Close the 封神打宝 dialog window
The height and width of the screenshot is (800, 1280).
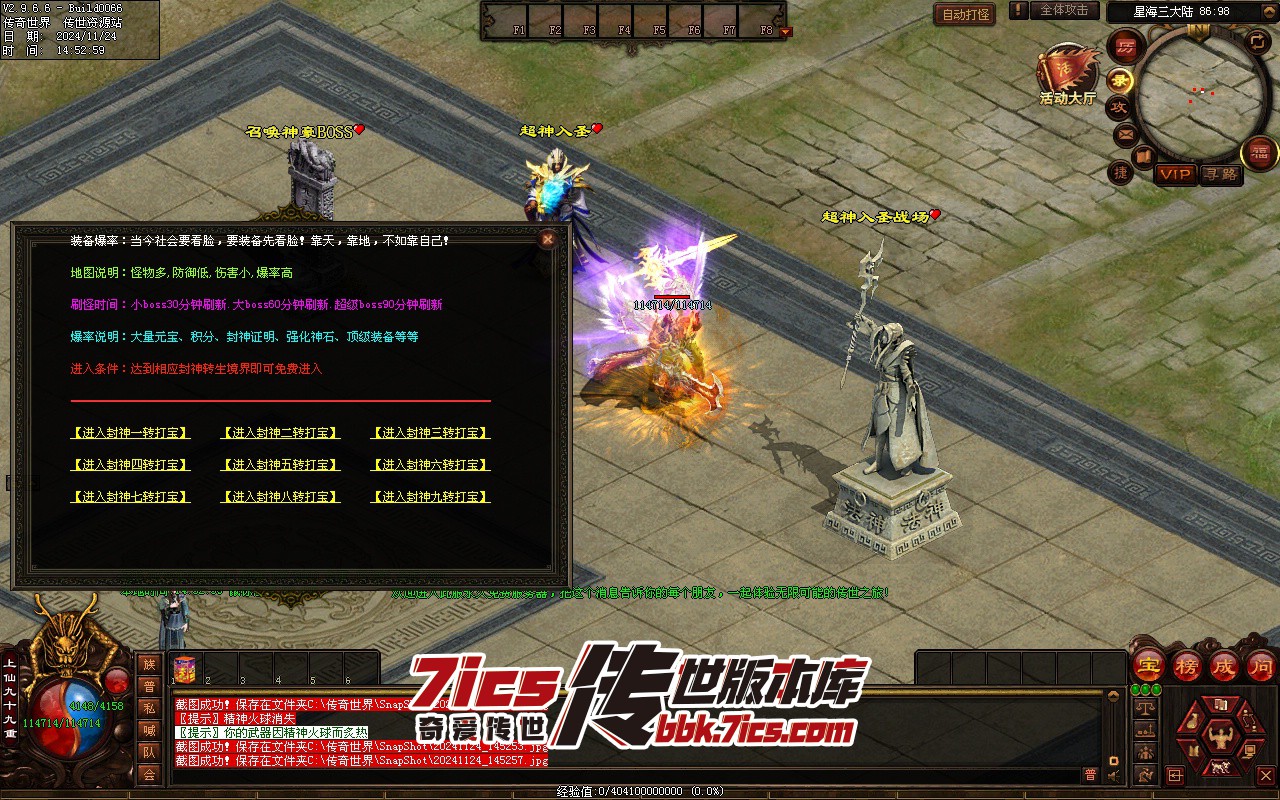(x=547, y=240)
